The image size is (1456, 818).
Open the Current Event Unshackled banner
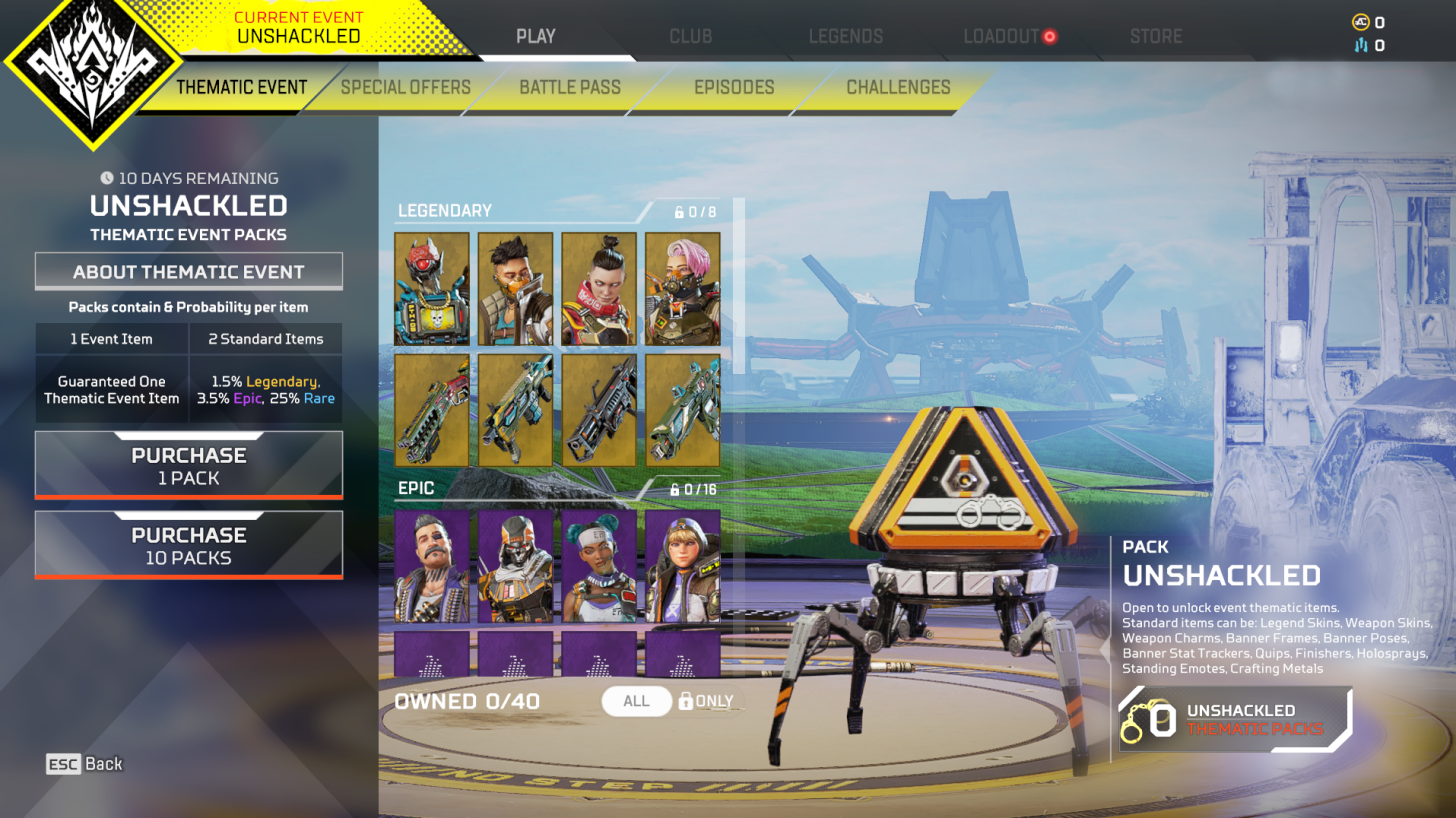coord(298,26)
